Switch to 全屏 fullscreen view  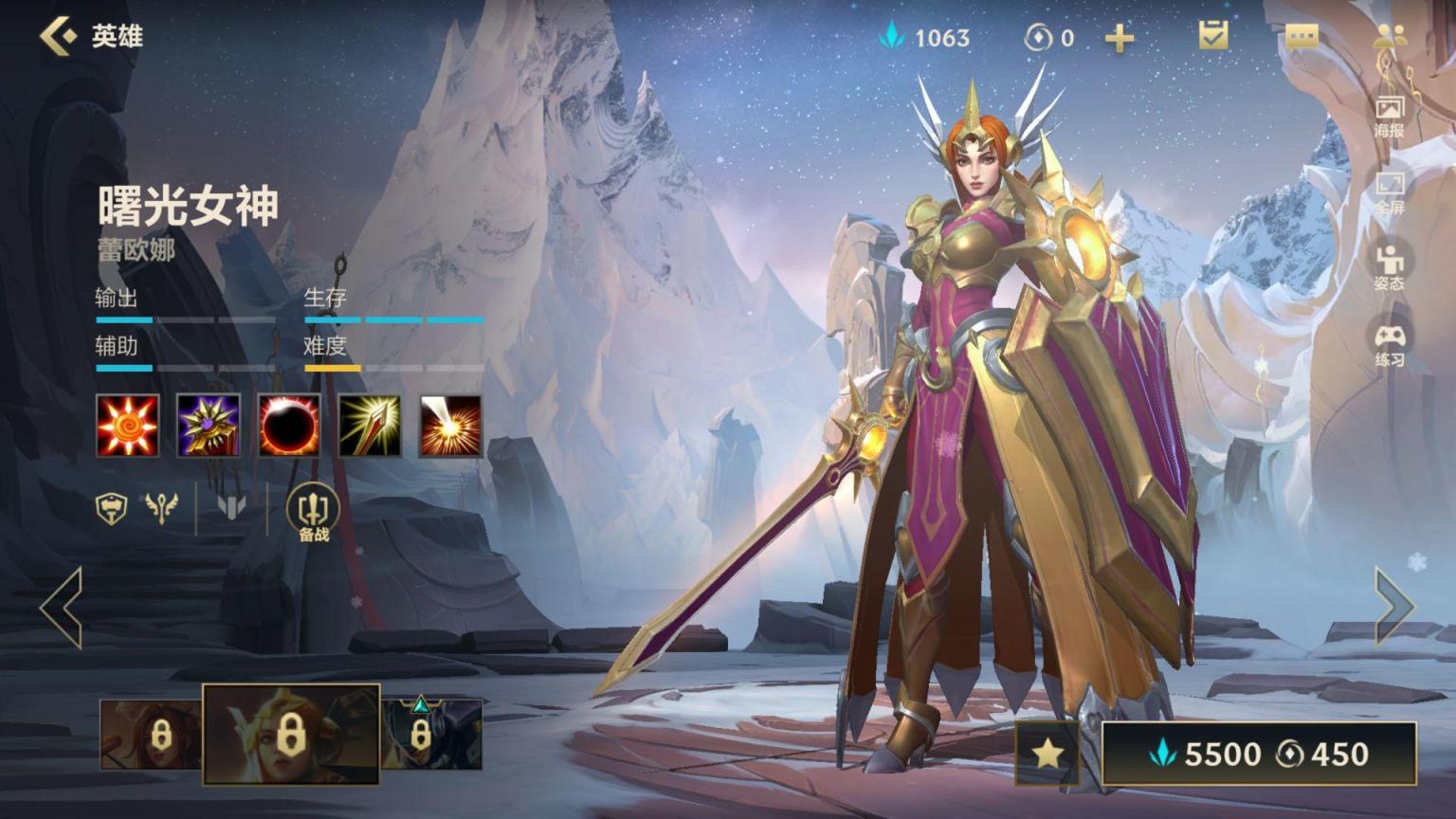1389,192
